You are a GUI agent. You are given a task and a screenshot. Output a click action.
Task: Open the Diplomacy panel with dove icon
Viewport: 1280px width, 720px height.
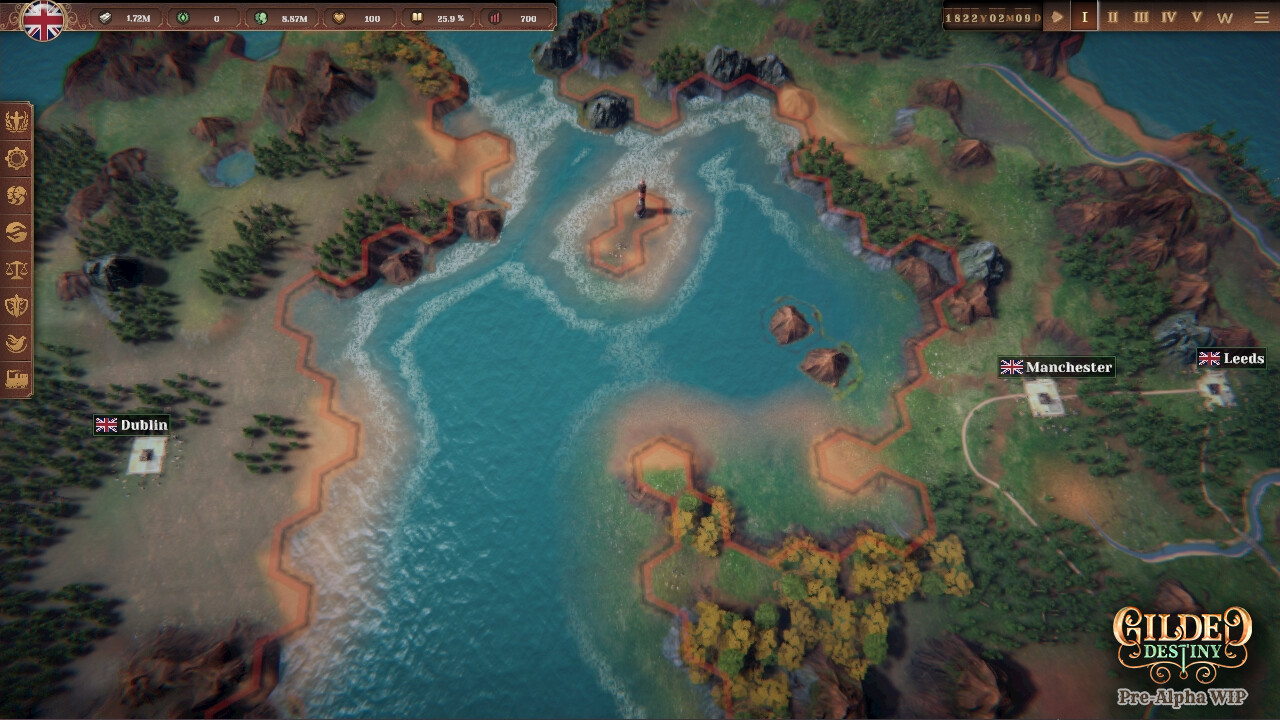pyautogui.click(x=16, y=341)
